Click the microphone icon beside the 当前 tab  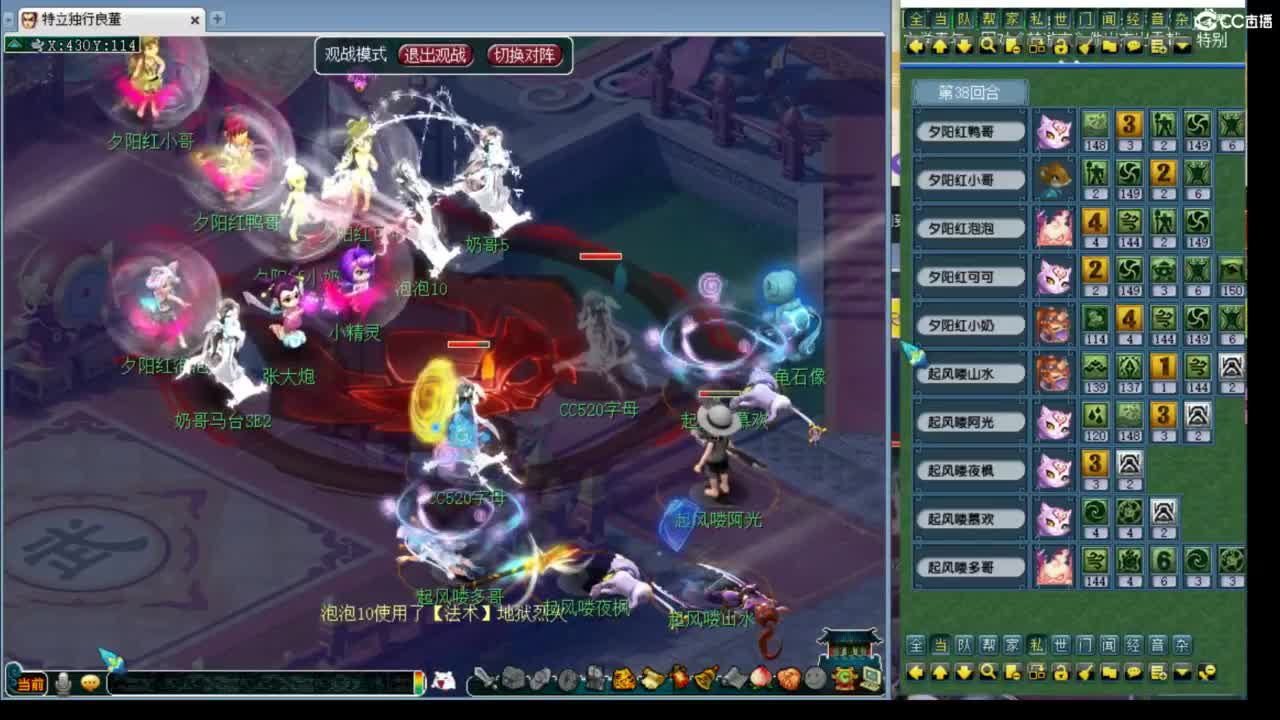tap(63, 684)
